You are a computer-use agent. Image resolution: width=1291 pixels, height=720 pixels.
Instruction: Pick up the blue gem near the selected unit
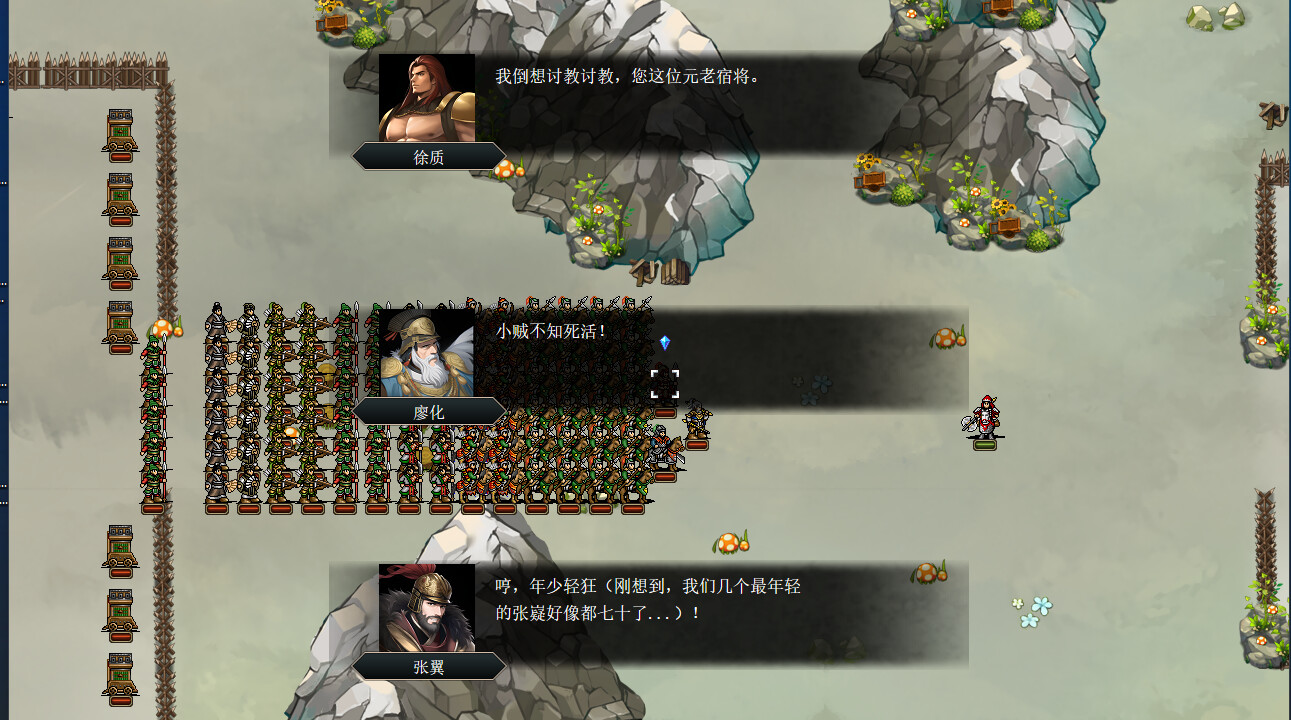coord(663,341)
